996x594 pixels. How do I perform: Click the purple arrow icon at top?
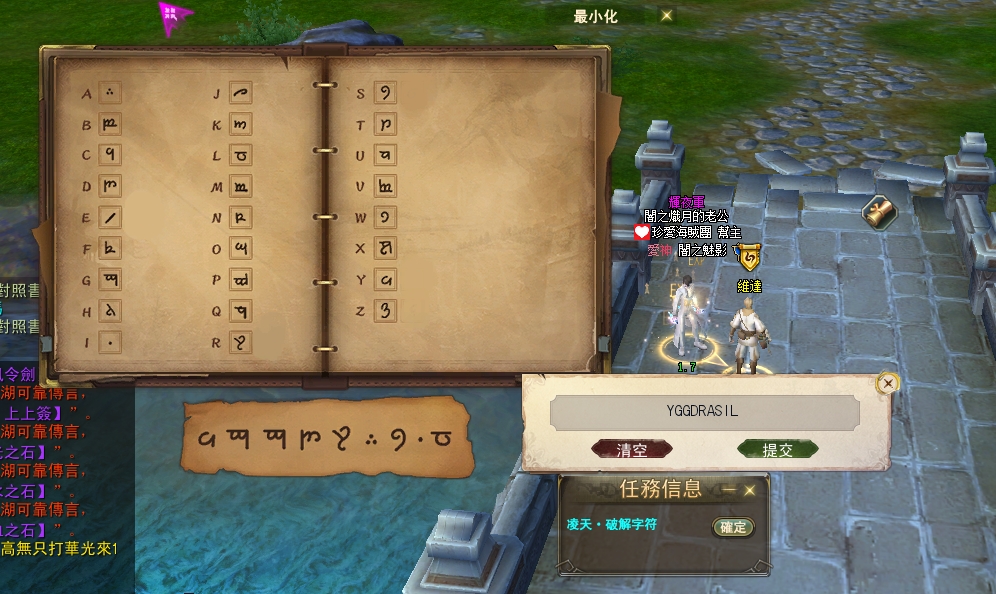pyautogui.click(x=174, y=14)
